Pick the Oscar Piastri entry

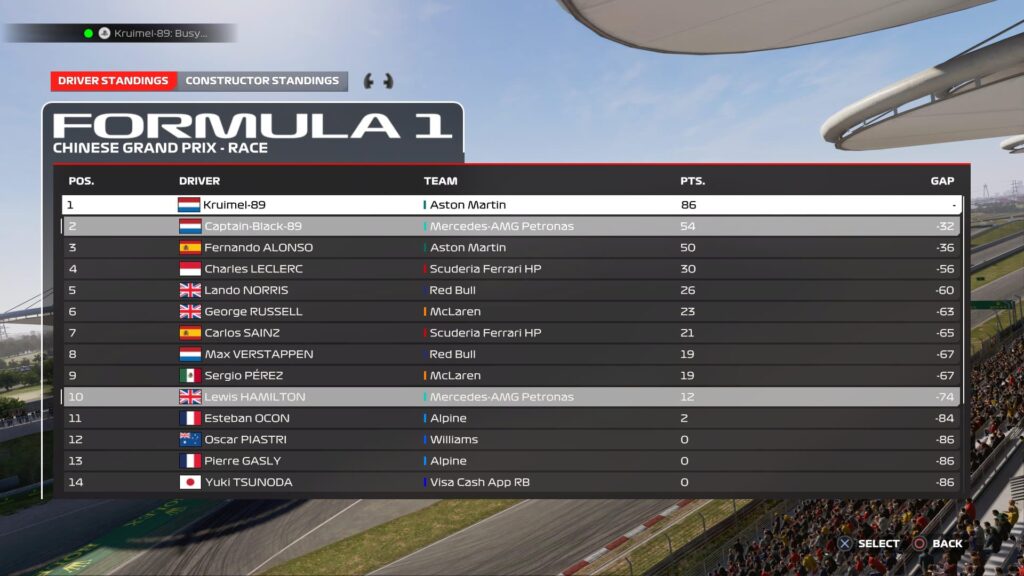click(x=511, y=440)
